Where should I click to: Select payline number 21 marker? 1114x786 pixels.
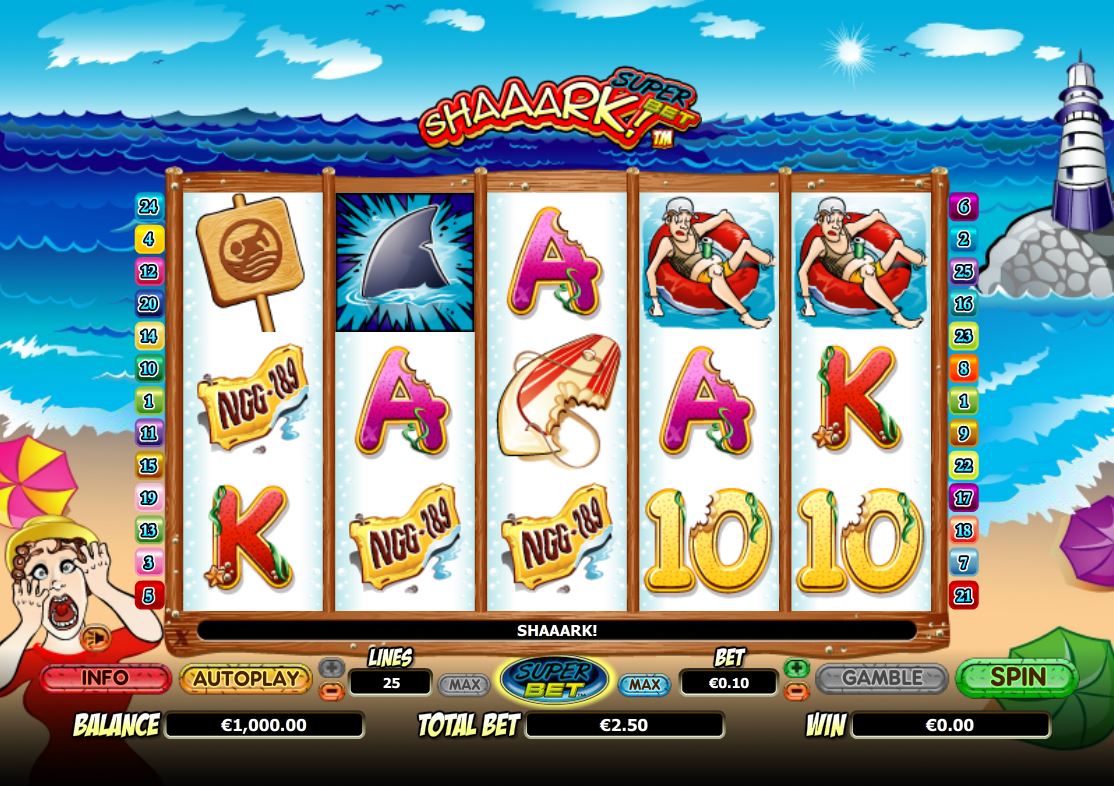(x=964, y=596)
